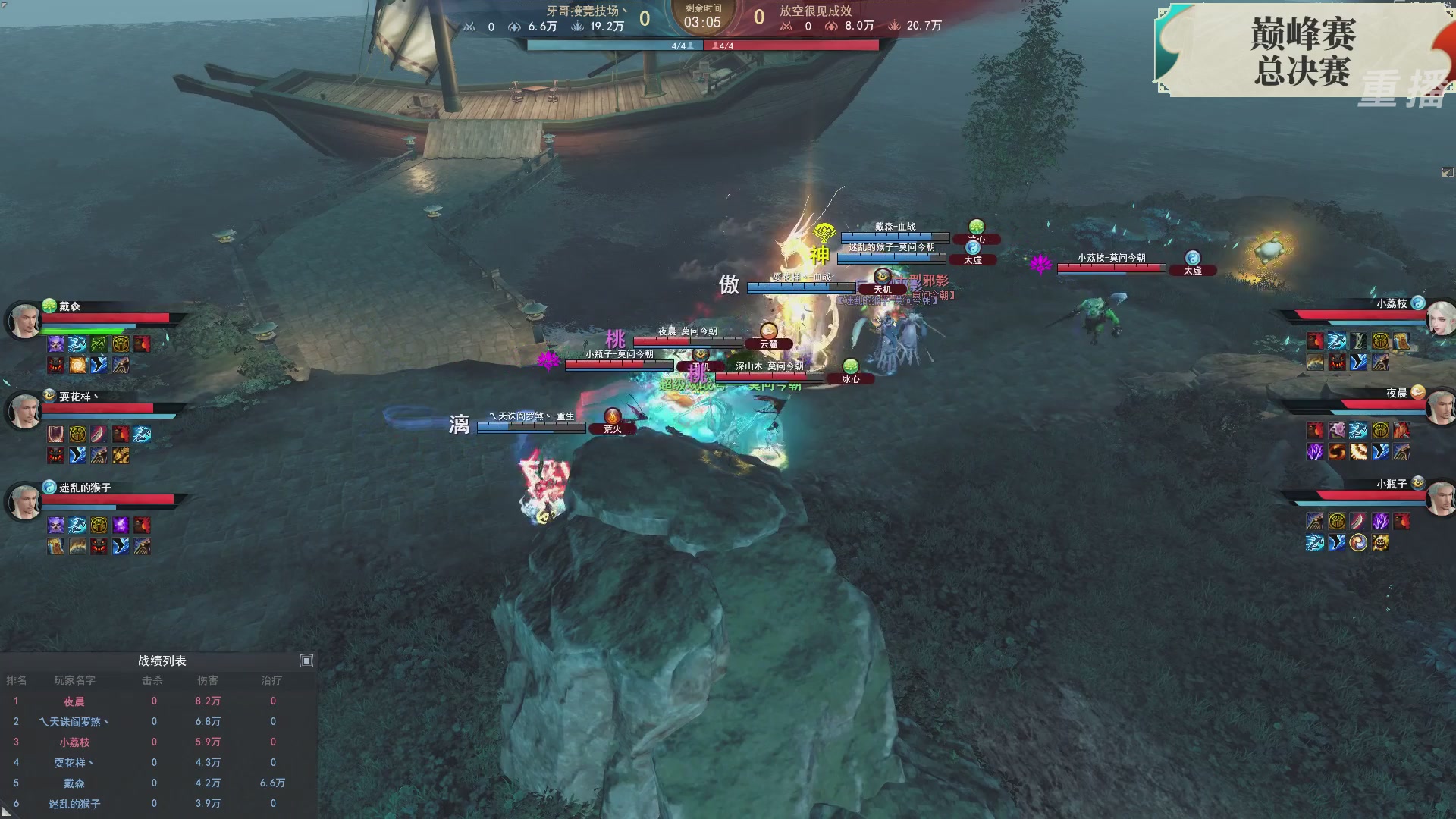Click the orange swirl skill icon of 戴森
The image size is (1456, 819).
coord(77,366)
